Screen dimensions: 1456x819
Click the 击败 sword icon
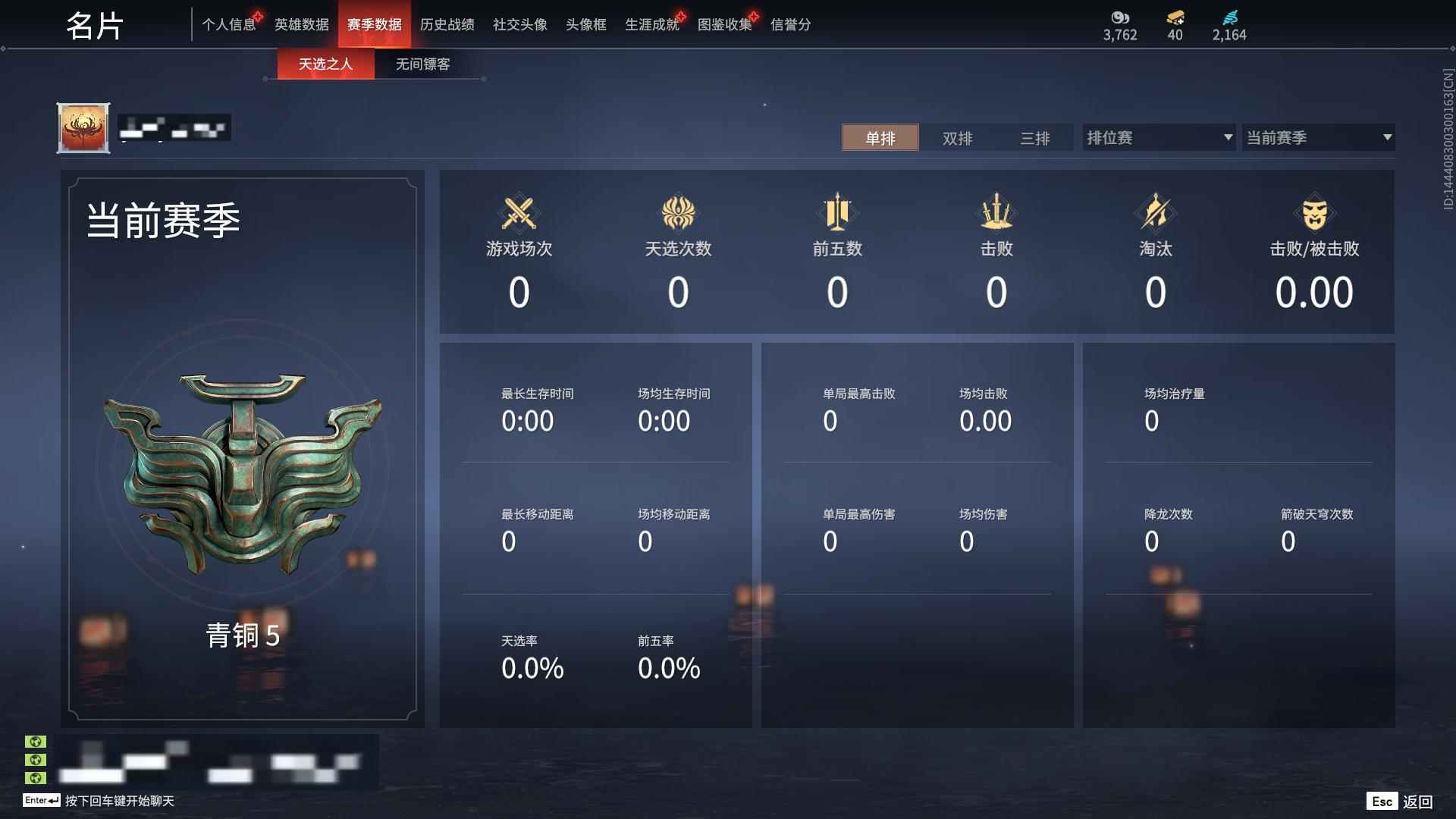(x=996, y=213)
